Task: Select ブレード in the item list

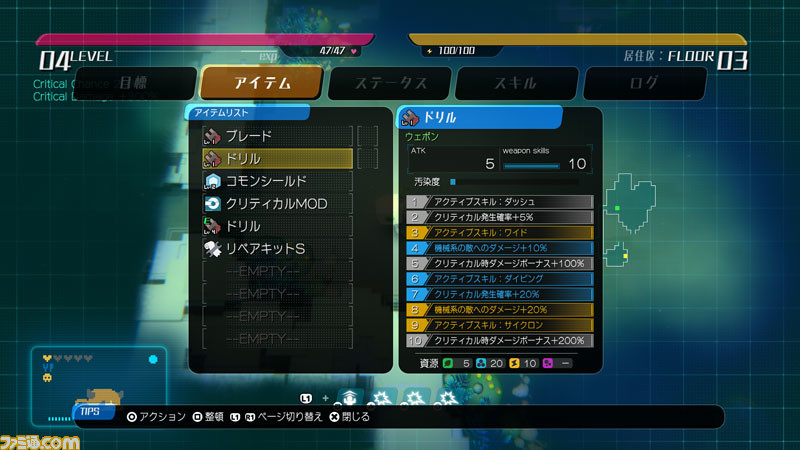Action: coord(278,136)
